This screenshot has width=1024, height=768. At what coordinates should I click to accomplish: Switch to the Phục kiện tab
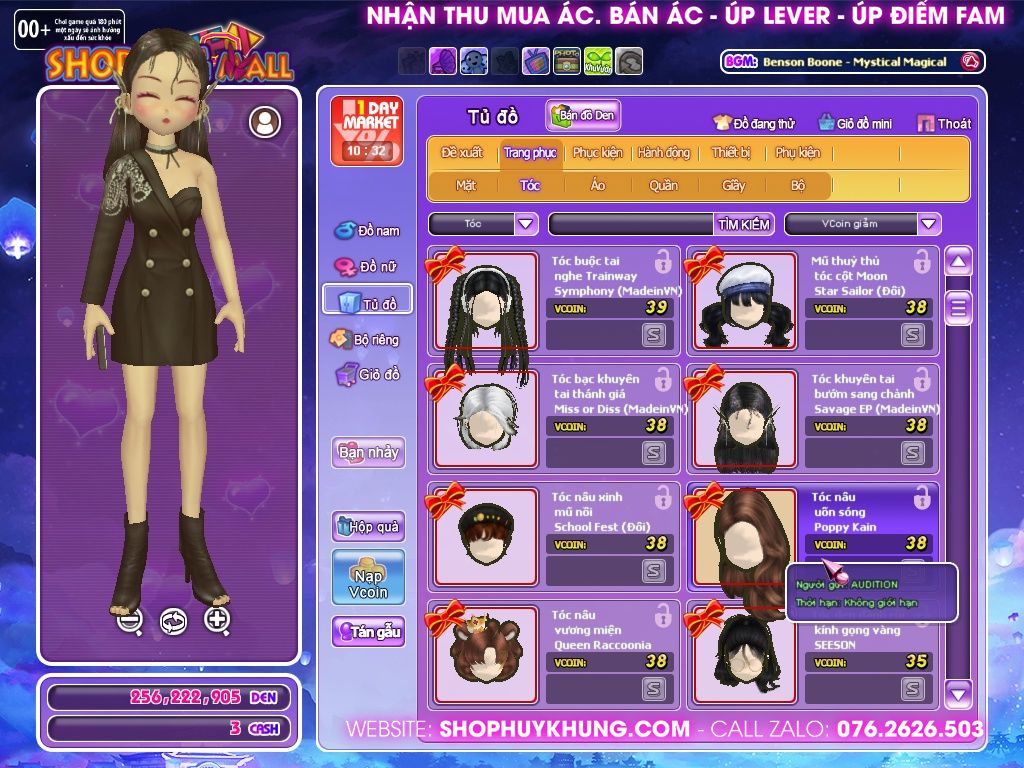pos(597,153)
